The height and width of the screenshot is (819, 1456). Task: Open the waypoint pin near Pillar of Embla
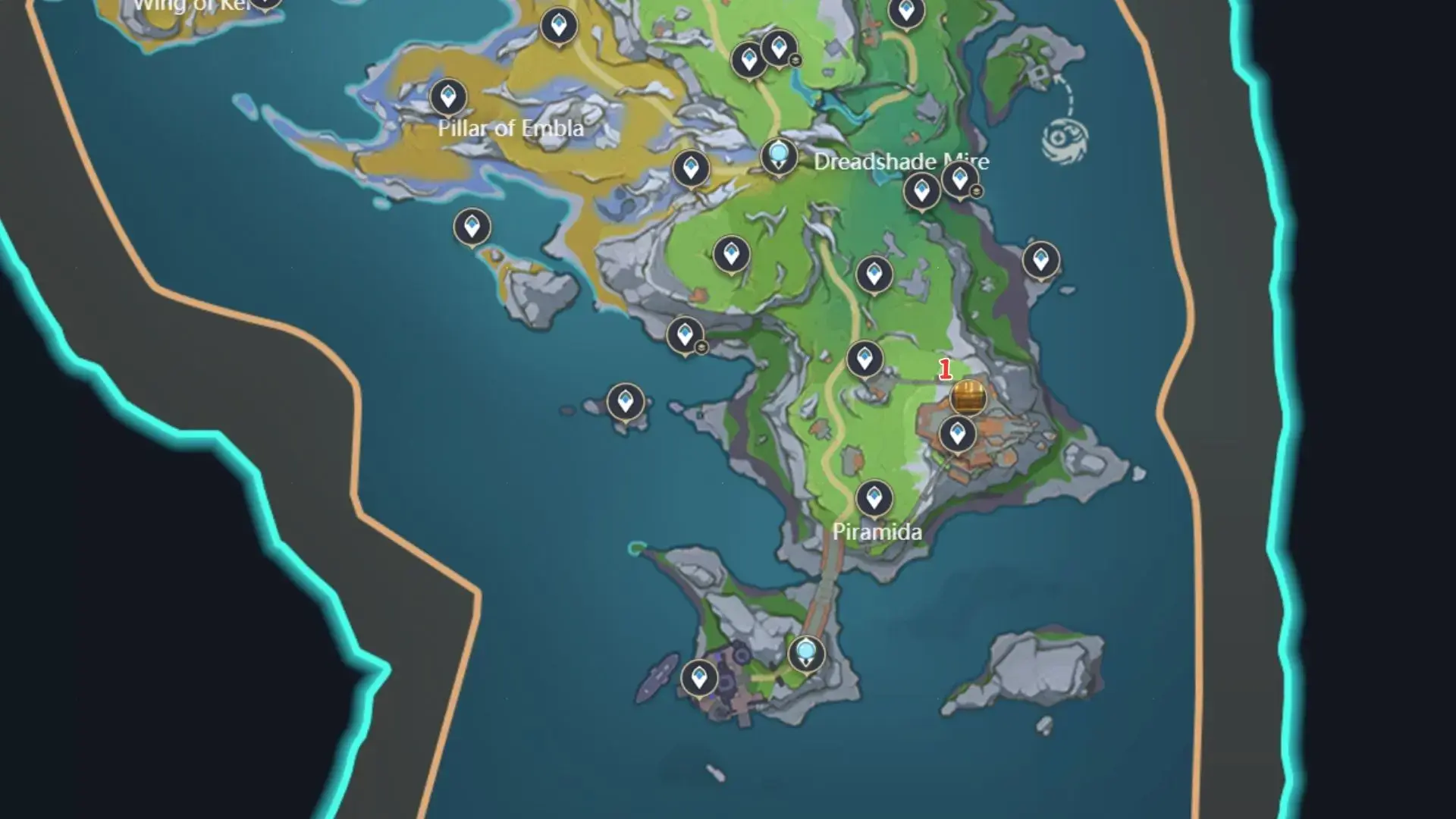(x=450, y=96)
